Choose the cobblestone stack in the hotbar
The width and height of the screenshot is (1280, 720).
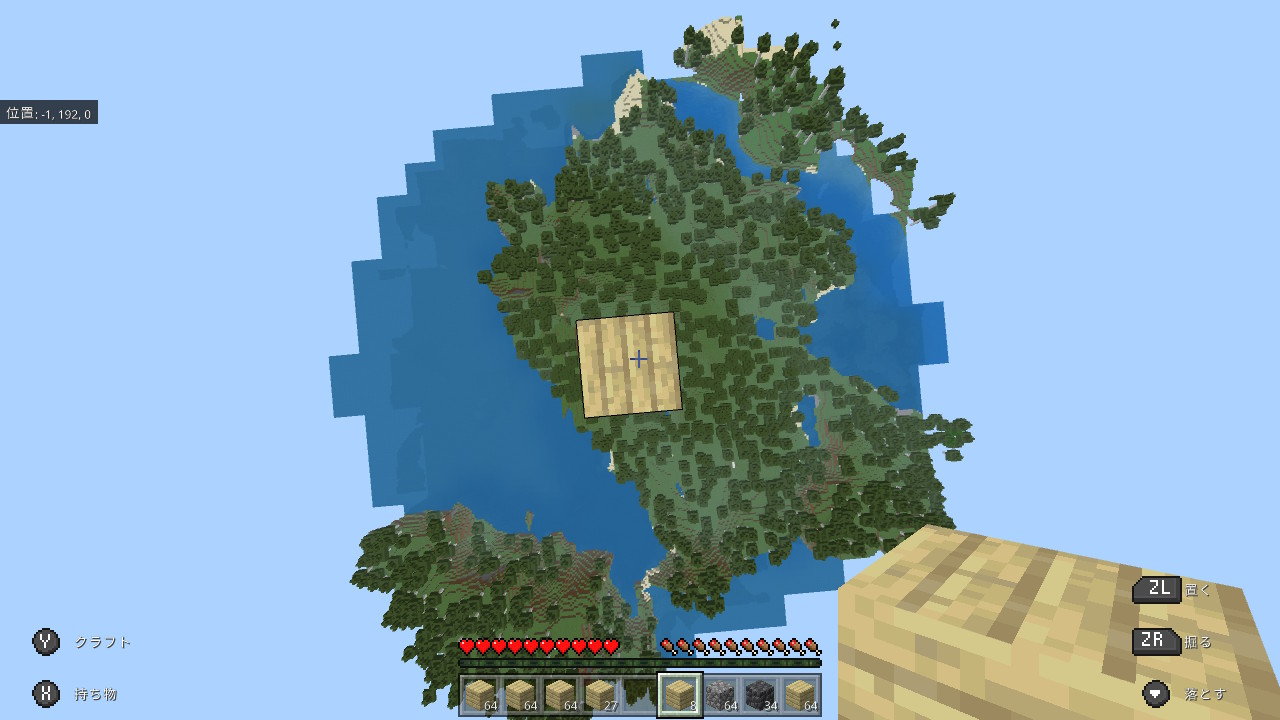point(720,695)
